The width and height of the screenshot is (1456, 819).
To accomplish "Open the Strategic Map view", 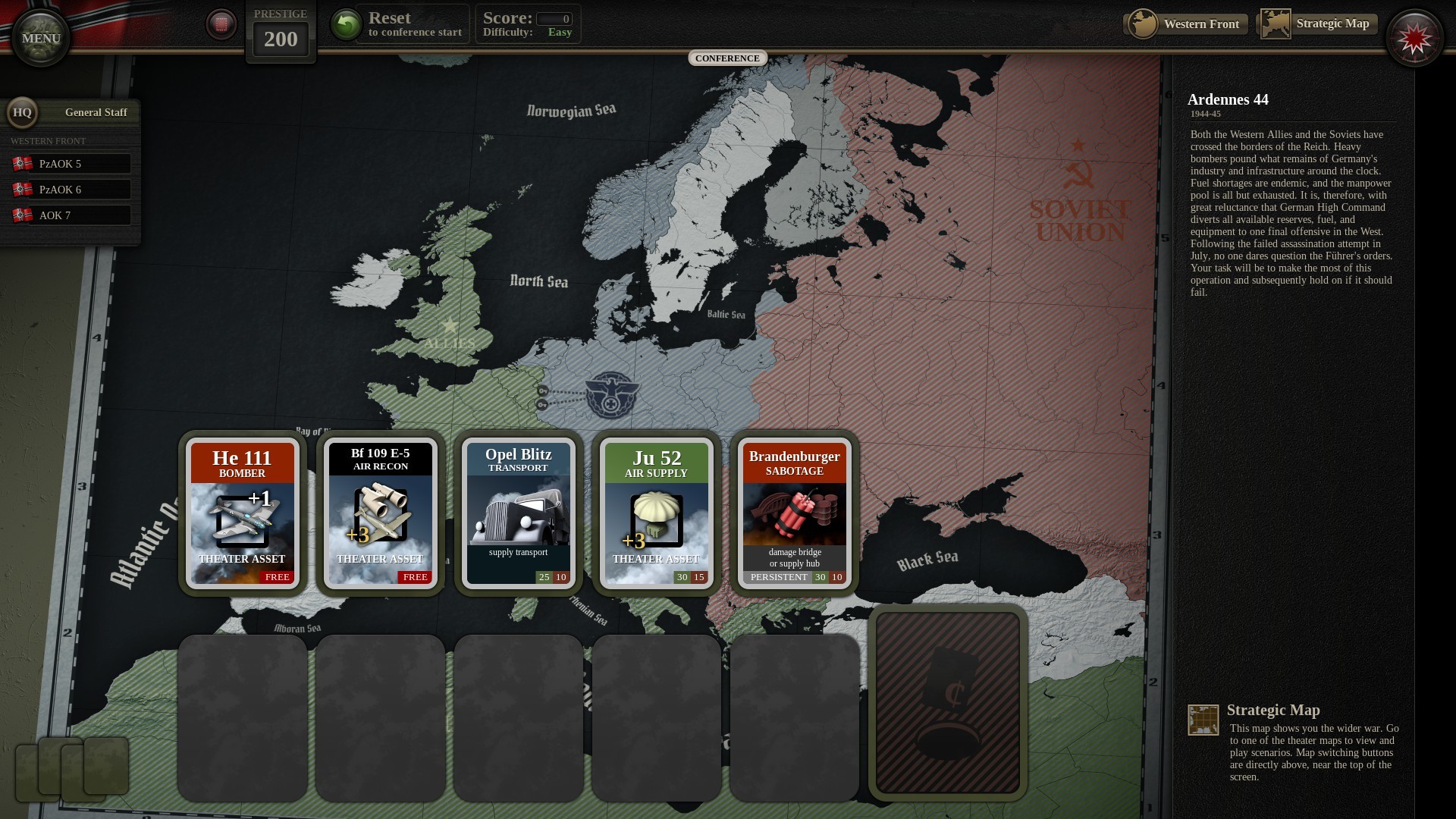I will 1317,24.
